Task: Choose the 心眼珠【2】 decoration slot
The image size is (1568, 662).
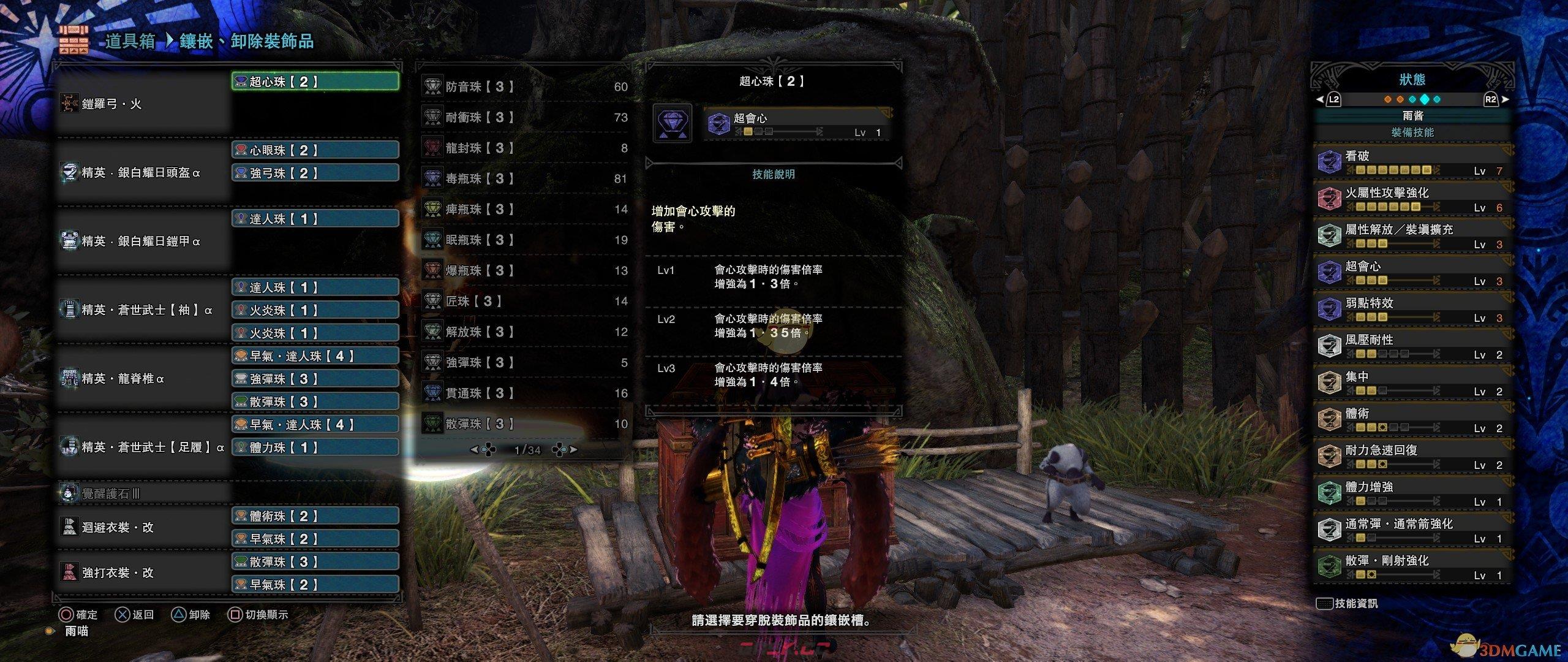Action: [315, 150]
